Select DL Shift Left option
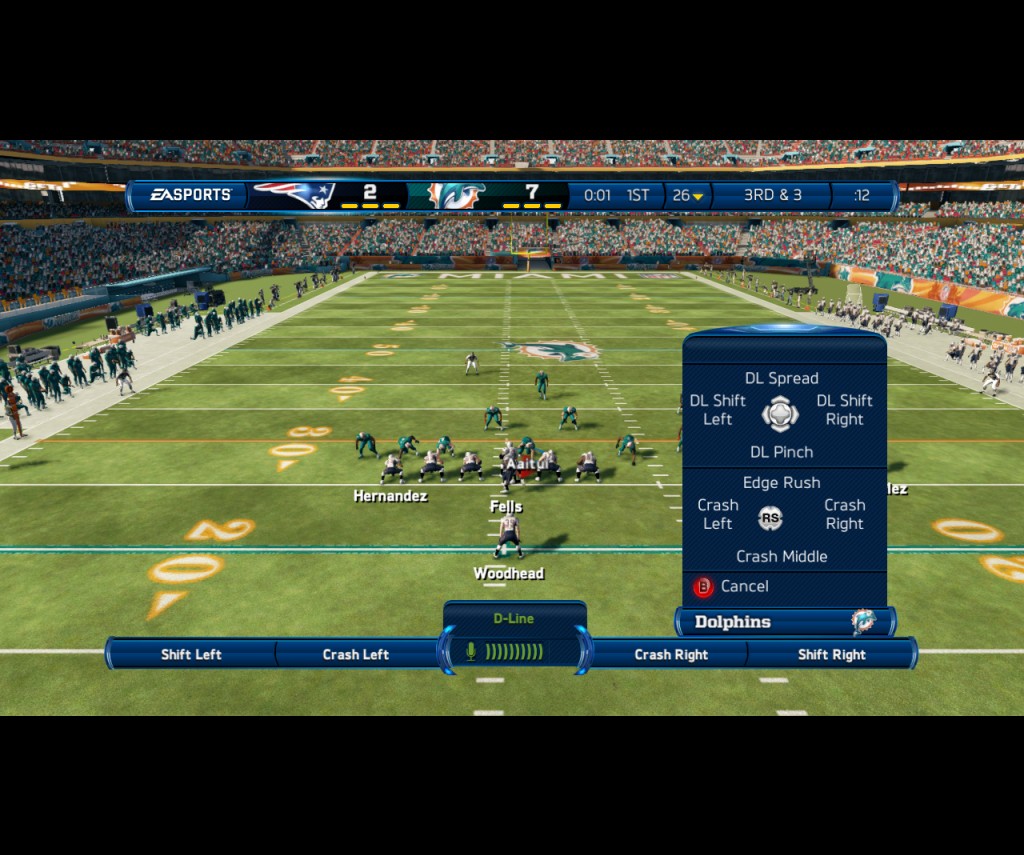This screenshot has width=1024, height=855. [x=717, y=410]
